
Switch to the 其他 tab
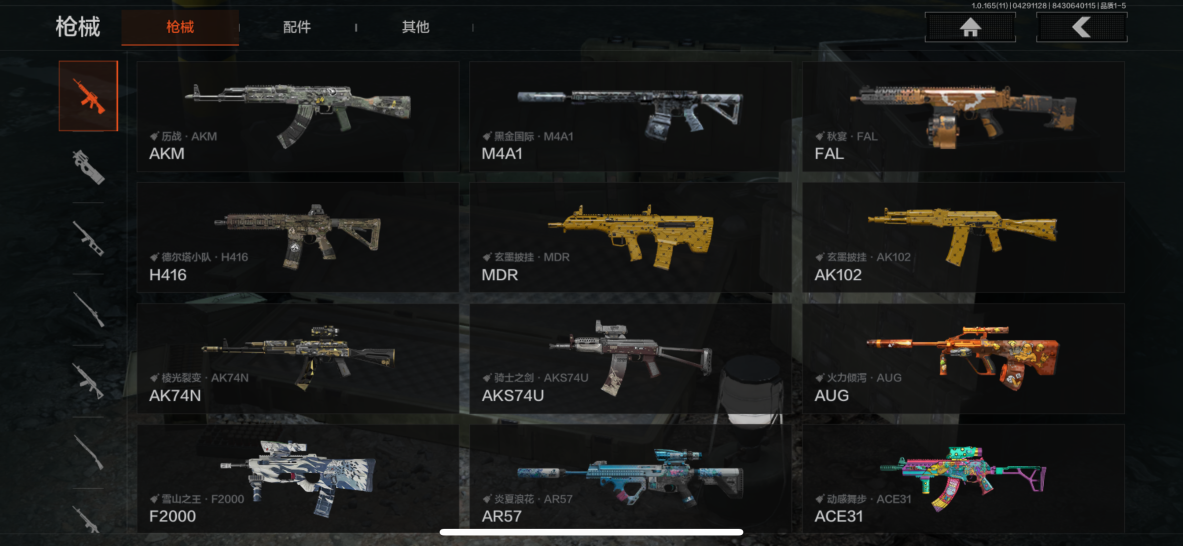pos(416,27)
